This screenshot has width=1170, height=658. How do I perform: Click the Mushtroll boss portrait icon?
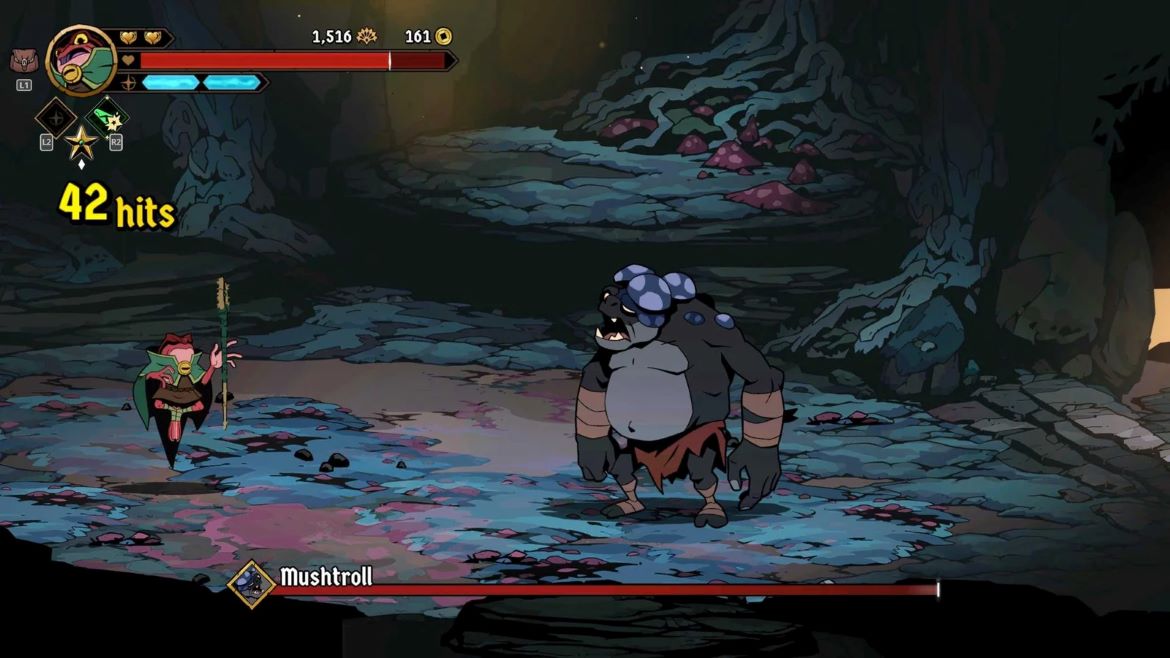[x=250, y=583]
